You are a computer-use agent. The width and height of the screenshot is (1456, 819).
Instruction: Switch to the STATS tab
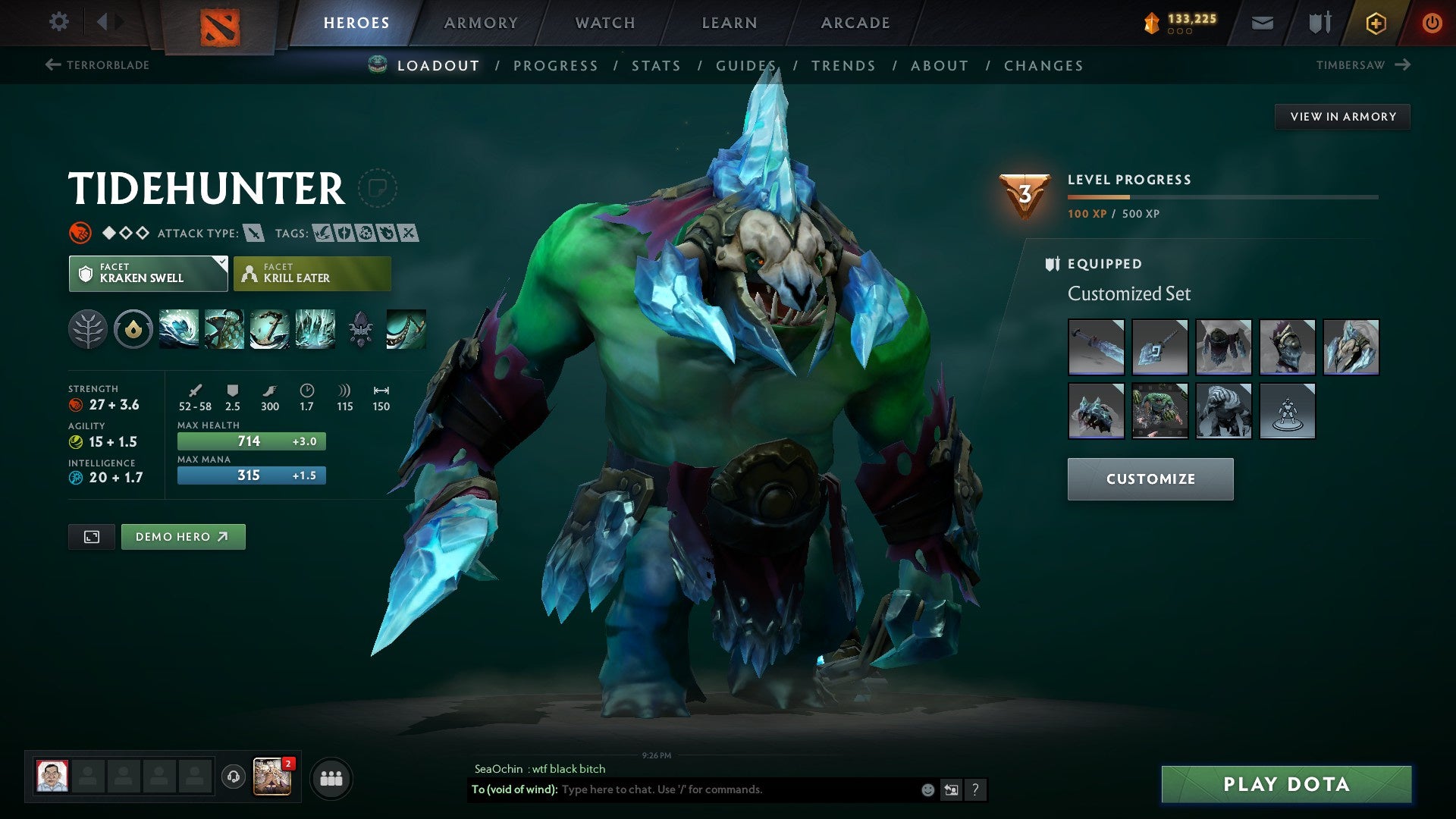coord(656,66)
